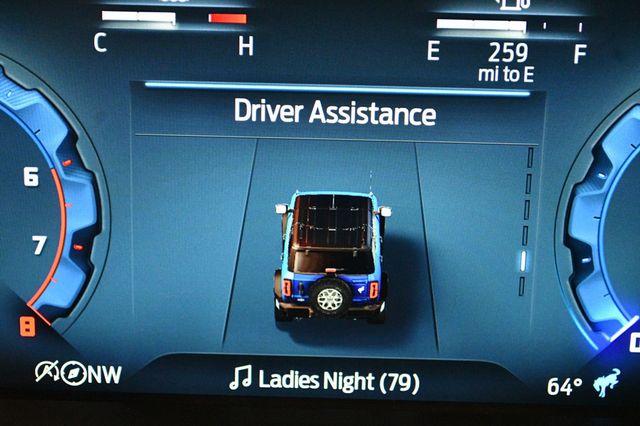The height and width of the screenshot is (426, 640).
Task: Select the Driver Assistance heading
Action: [334, 112]
